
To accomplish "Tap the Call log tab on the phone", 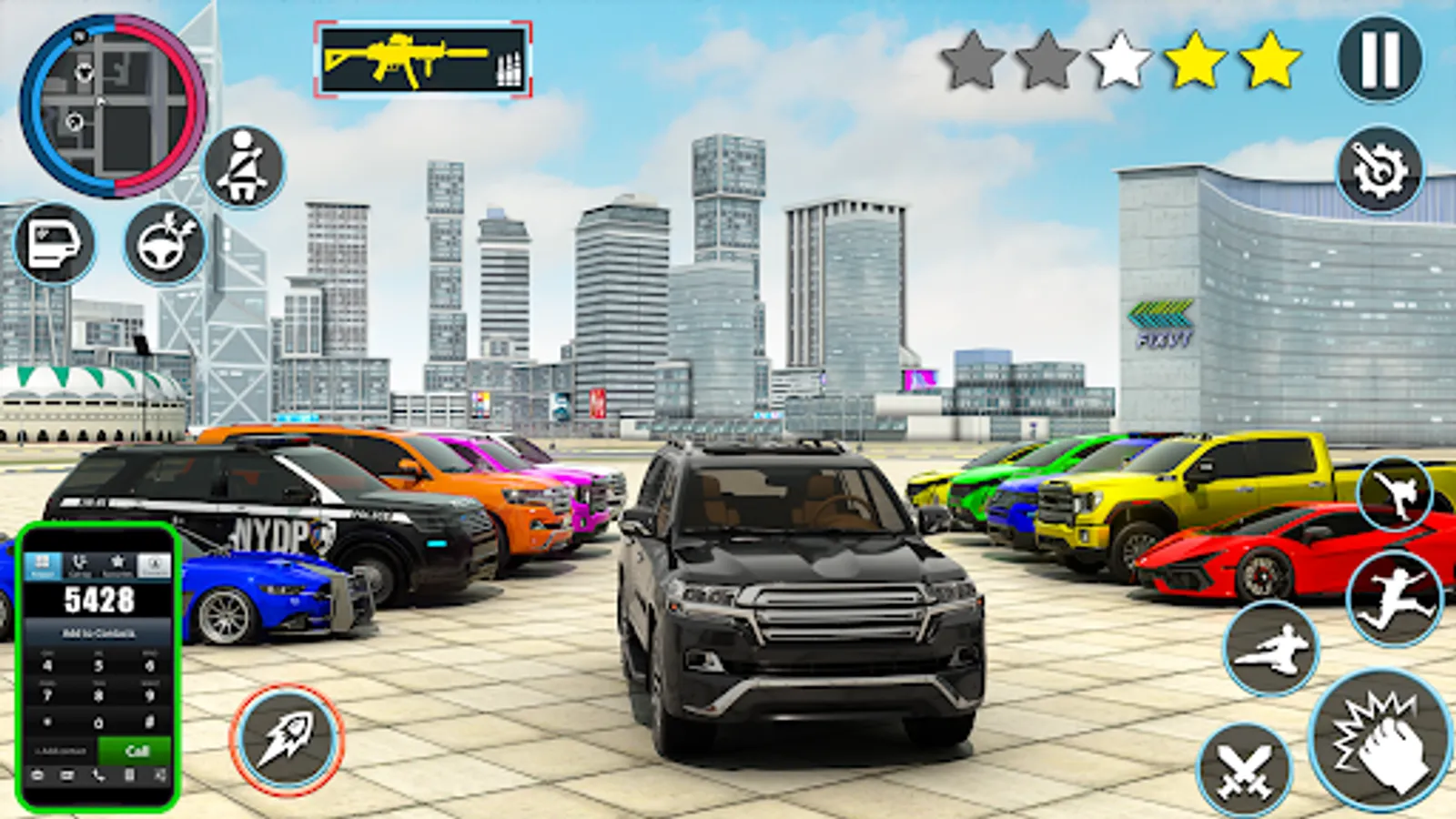I will pos(80,564).
